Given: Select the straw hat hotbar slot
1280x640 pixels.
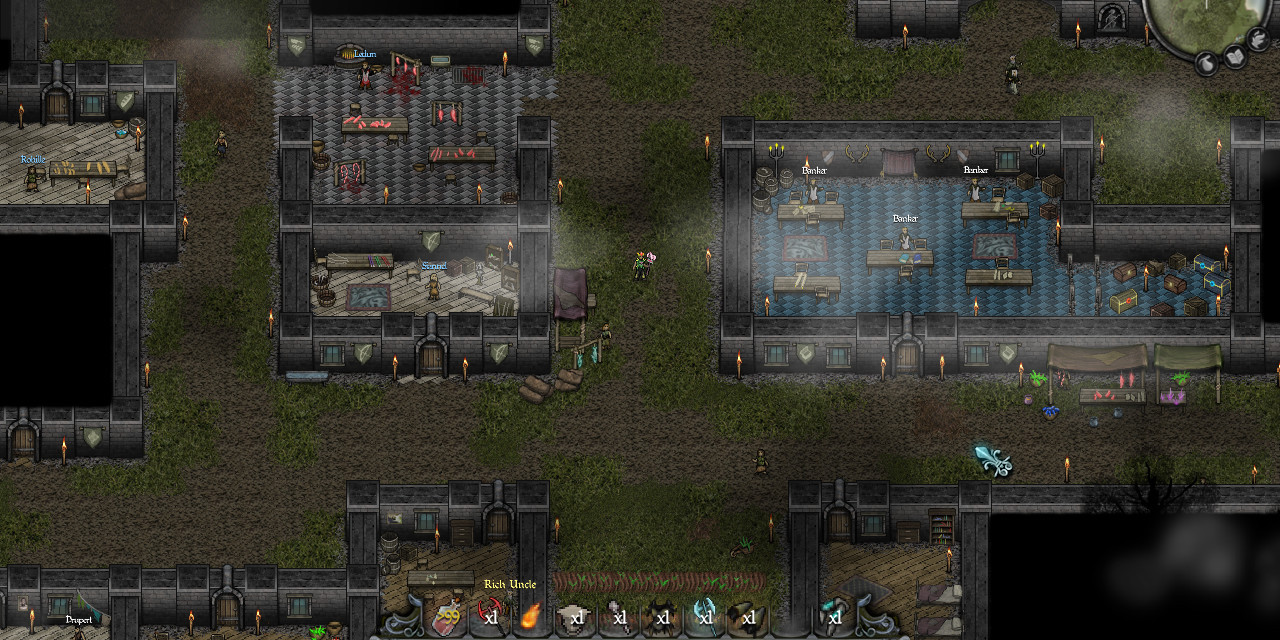Looking at the screenshot, I should 576,618.
